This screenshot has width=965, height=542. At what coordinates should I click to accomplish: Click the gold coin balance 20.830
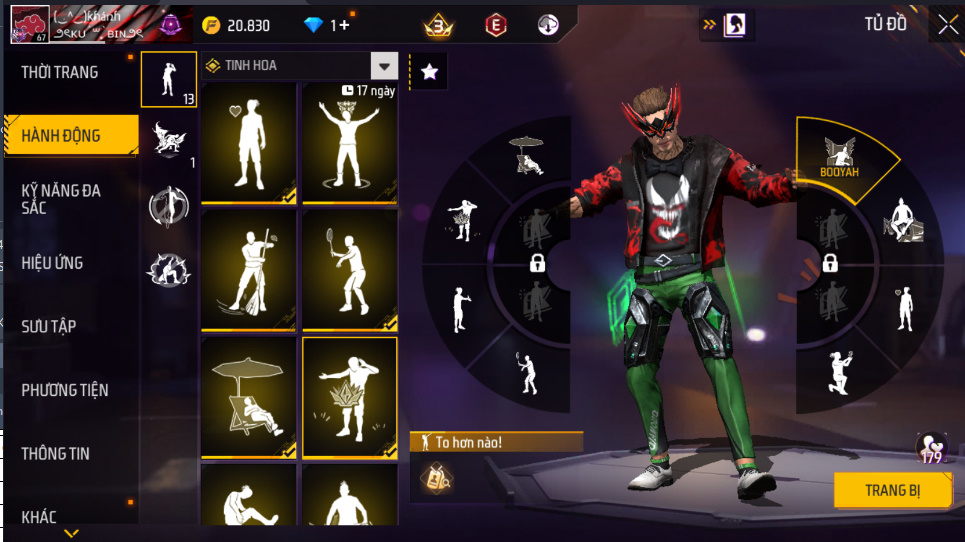coord(238,26)
